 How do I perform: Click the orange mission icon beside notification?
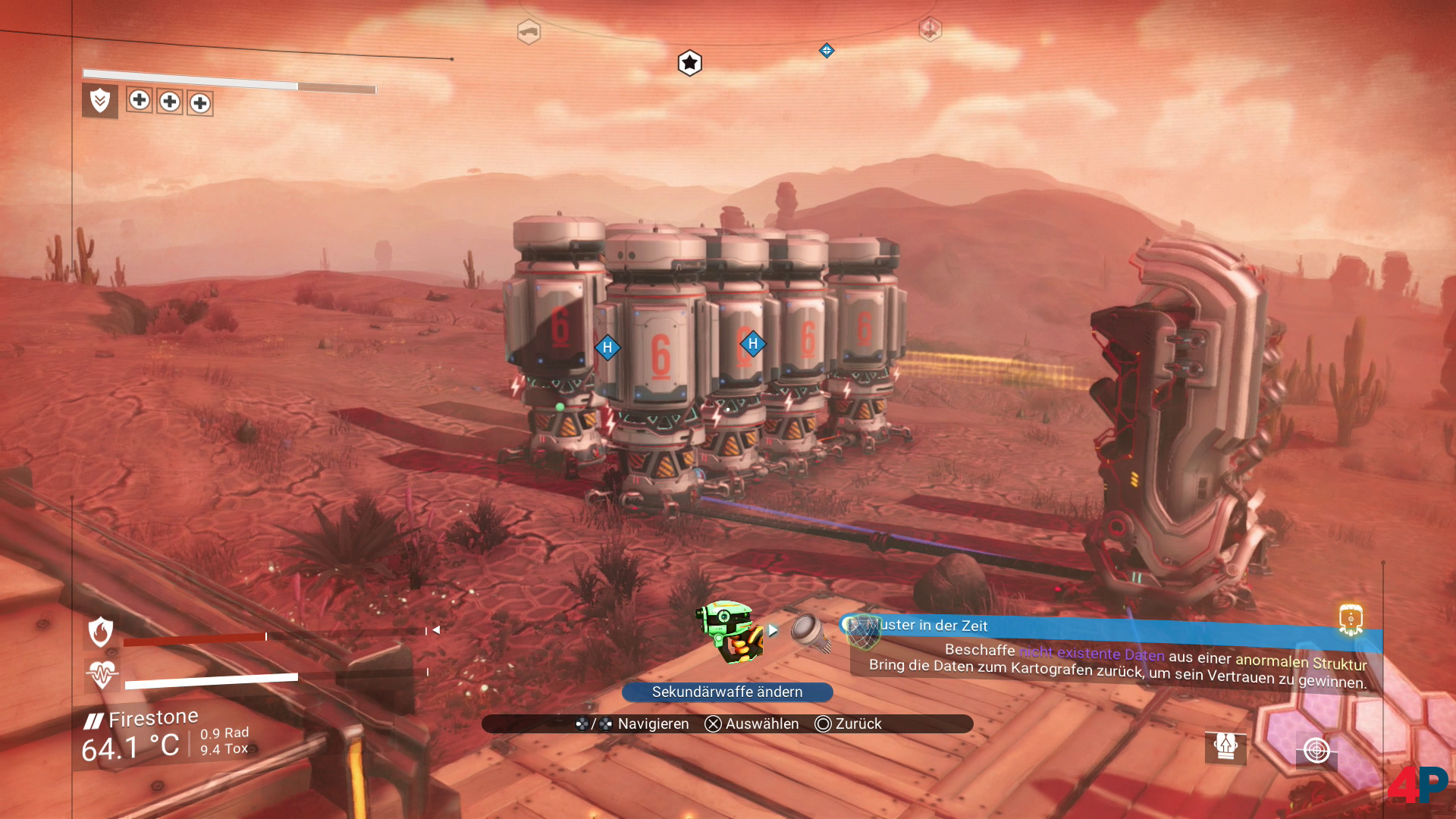pyautogui.click(x=1351, y=619)
